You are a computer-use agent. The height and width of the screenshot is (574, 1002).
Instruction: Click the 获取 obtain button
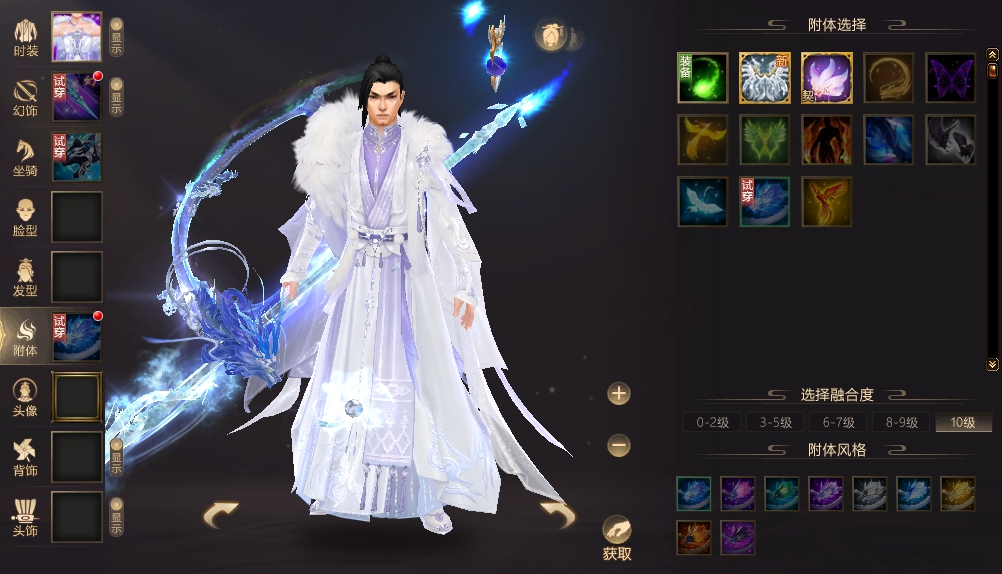pyautogui.click(x=617, y=538)
